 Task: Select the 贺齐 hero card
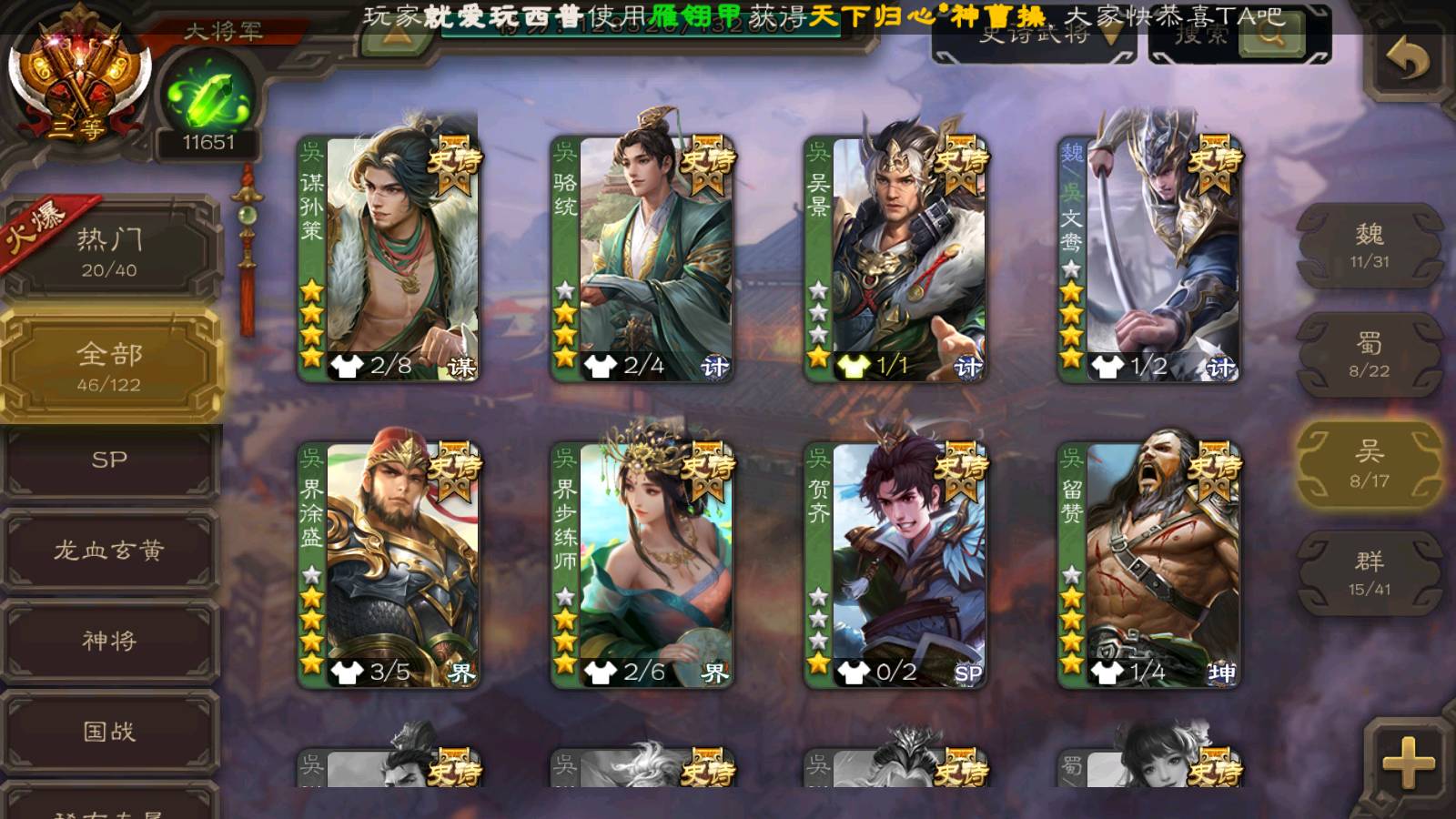click(x=895, y=564)
